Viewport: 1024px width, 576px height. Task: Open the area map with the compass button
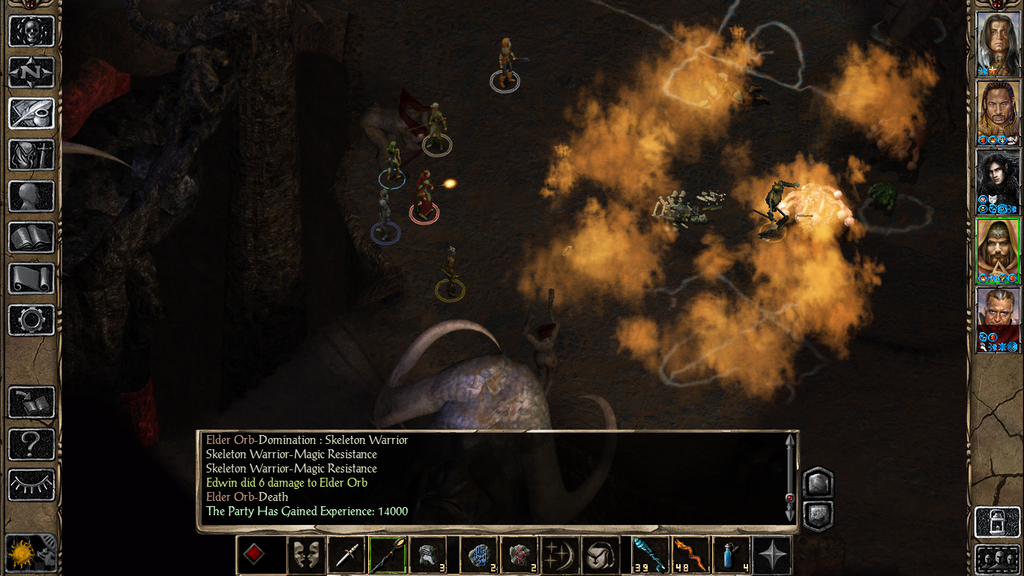point(31,72)
